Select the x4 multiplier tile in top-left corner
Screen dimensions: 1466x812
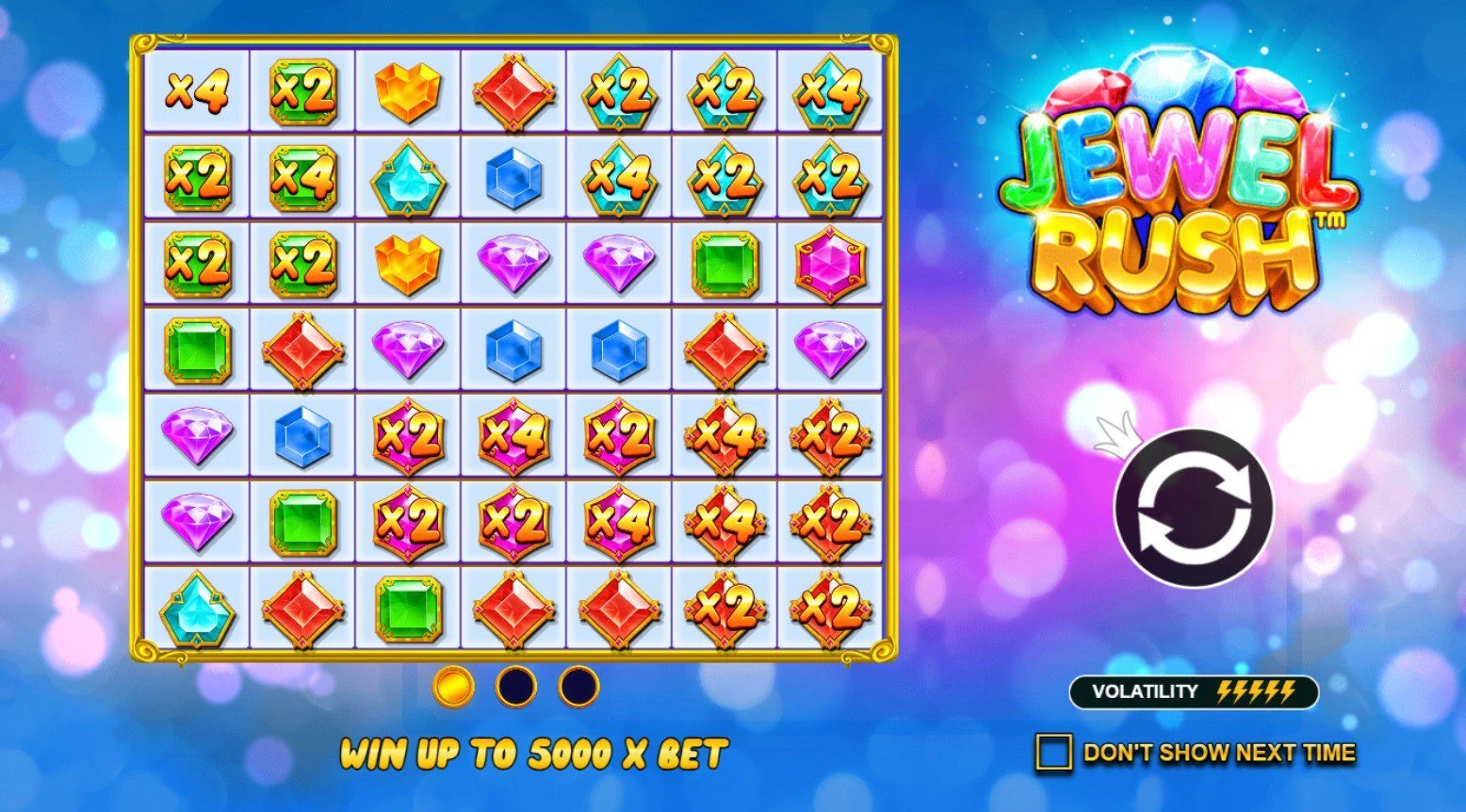click(198, 89)
